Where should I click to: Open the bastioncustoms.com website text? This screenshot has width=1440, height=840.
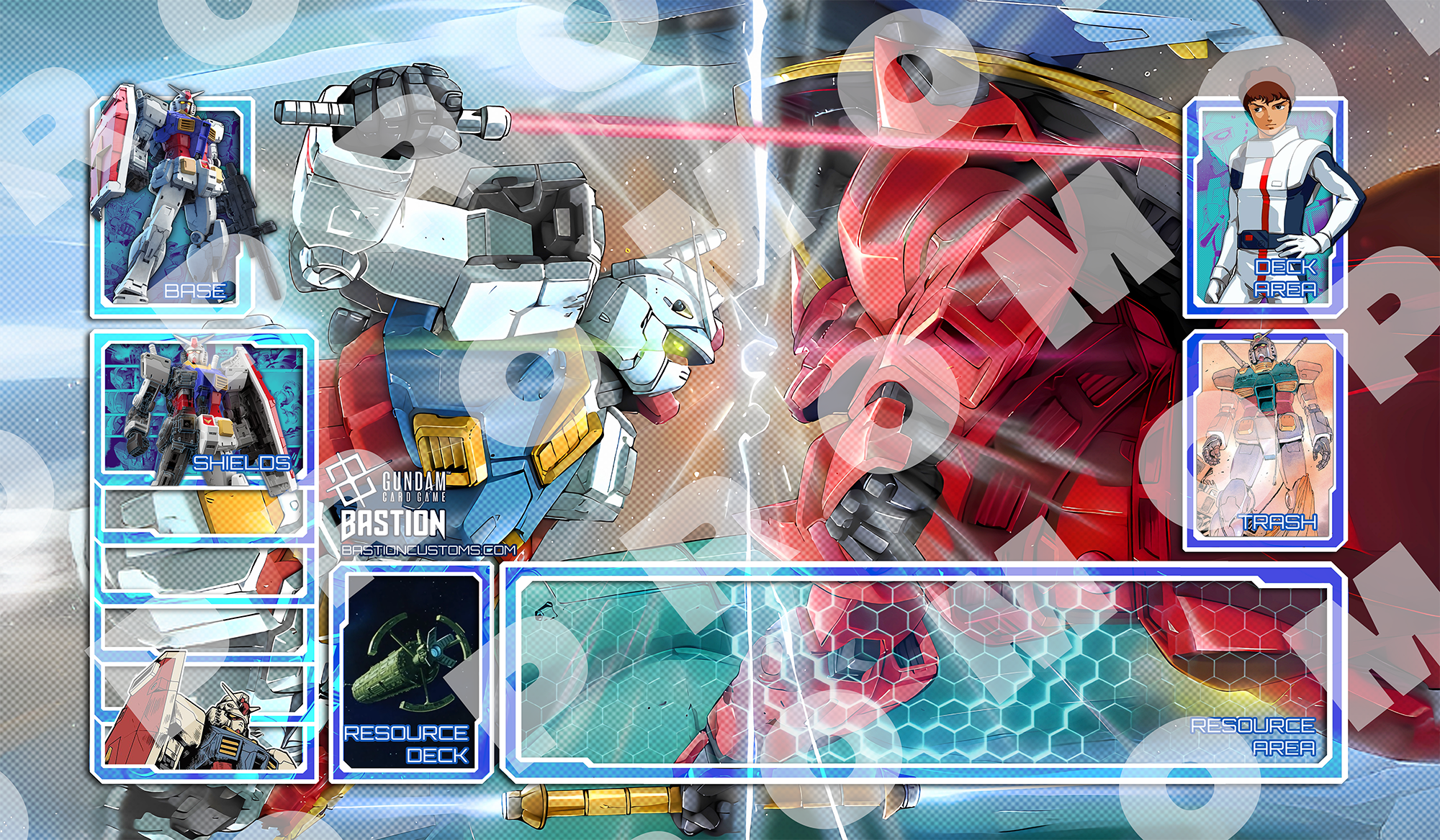pos(429,550)
